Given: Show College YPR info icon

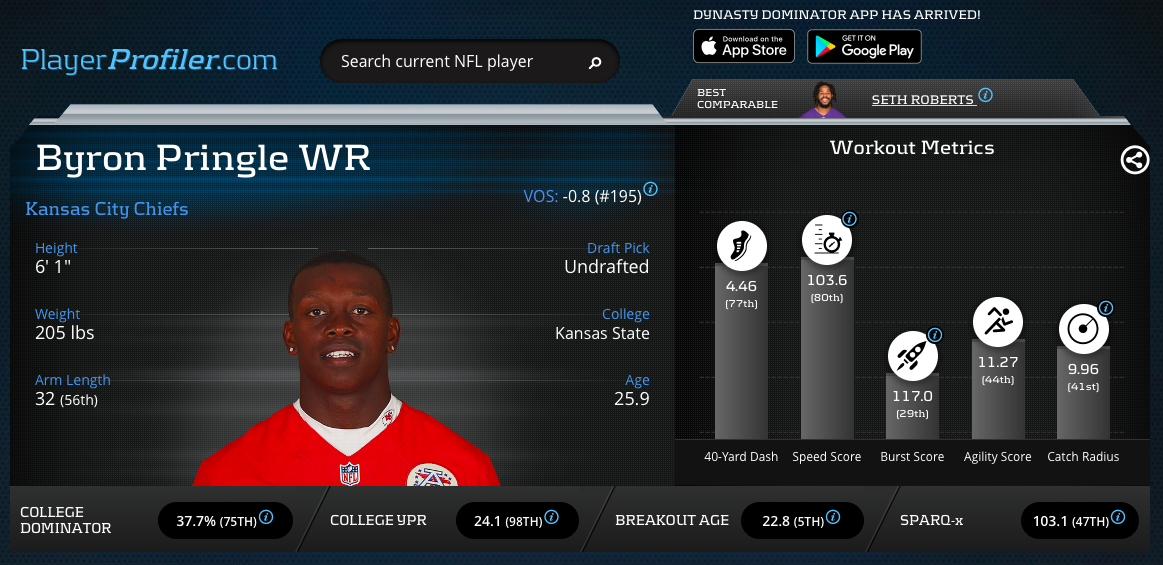Looking at the screenshot, I should (551, 518).
